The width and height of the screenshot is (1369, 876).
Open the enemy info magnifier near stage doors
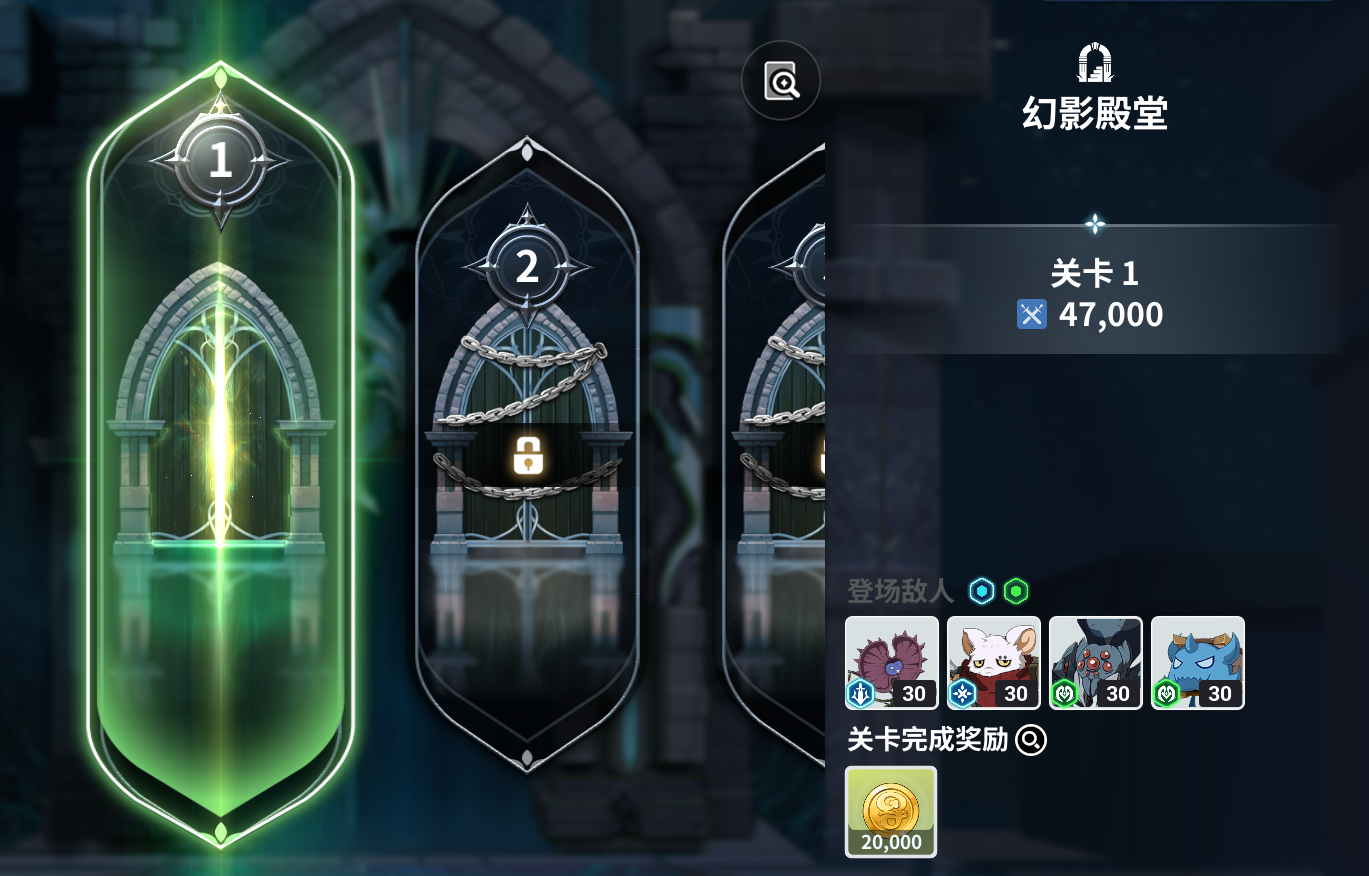(780, 81)
